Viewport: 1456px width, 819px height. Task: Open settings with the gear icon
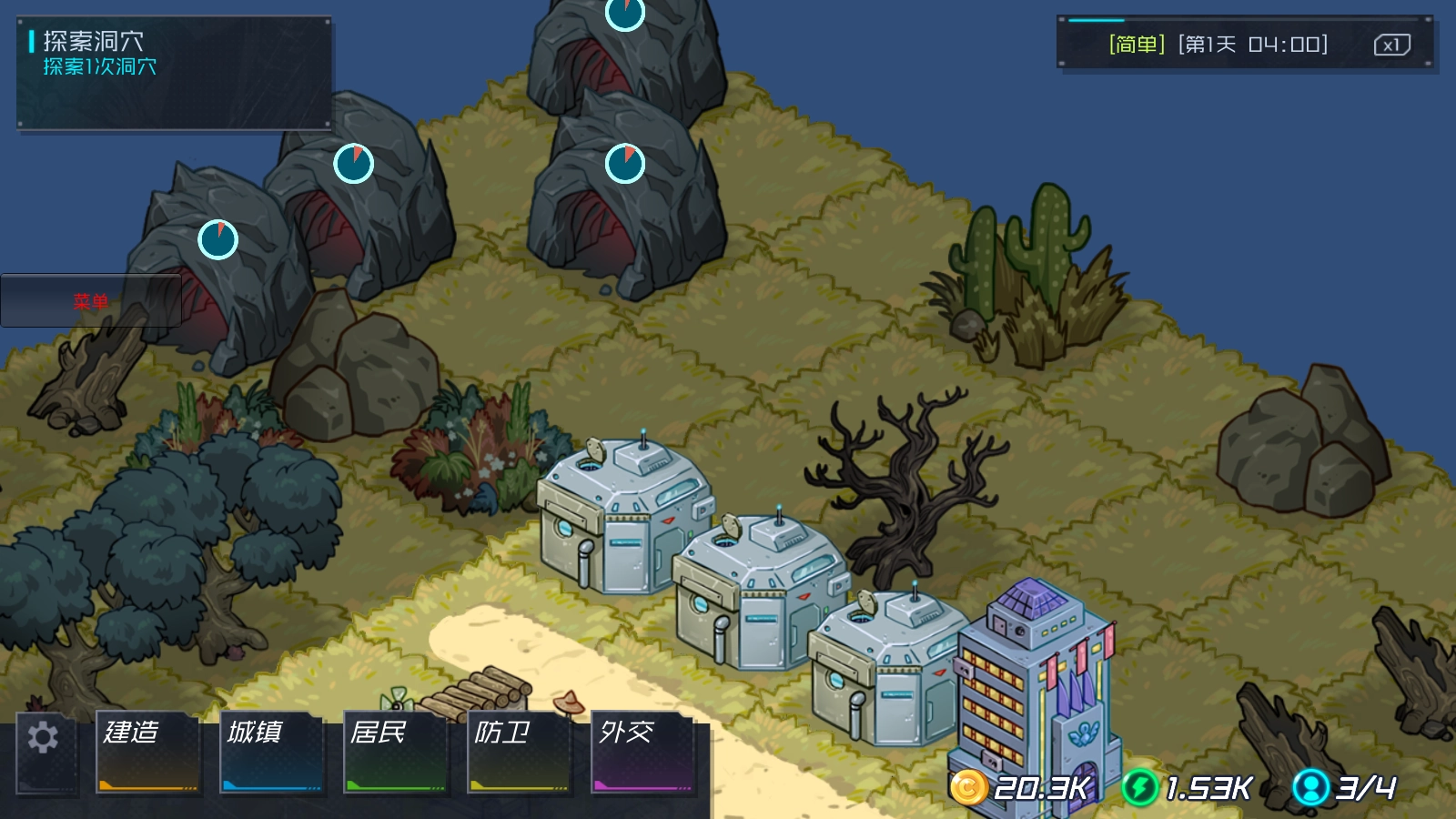43,738
